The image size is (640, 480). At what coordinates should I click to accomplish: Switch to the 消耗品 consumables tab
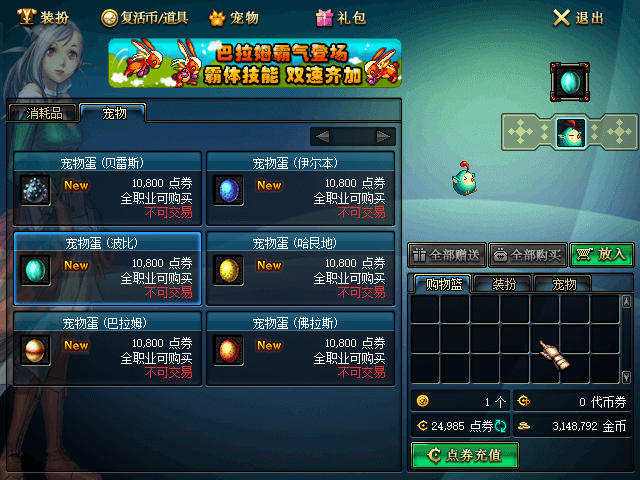pos(44,113)
